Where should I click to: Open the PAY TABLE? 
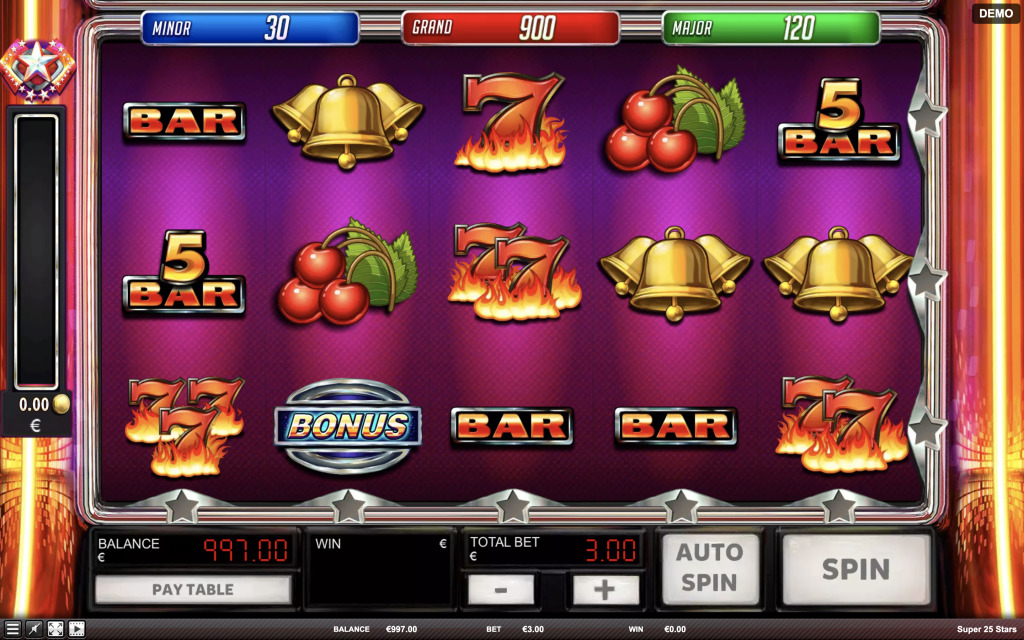pyautogui.click(x=193, y=589)
